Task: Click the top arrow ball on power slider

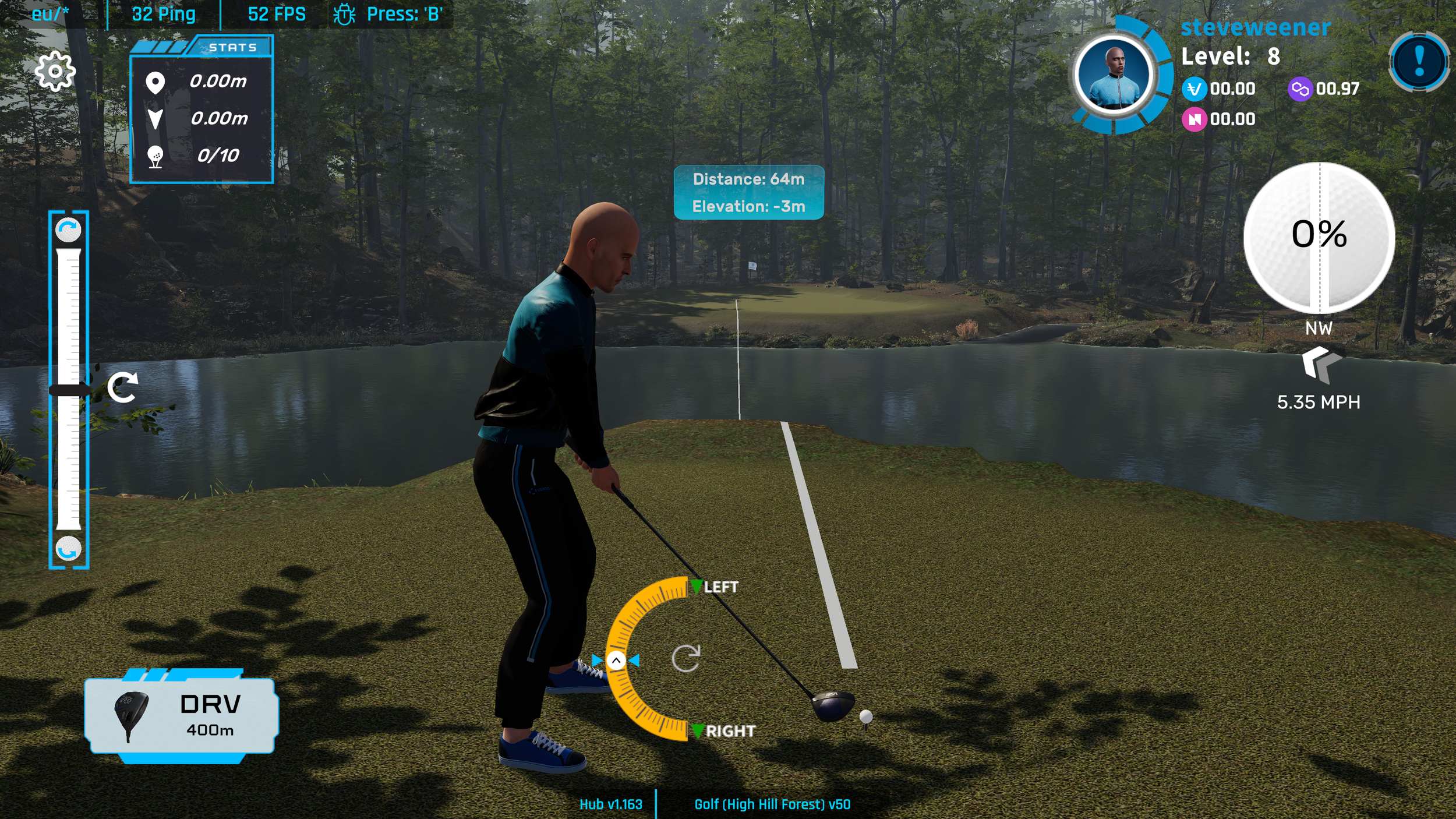Action: [68, 230]
